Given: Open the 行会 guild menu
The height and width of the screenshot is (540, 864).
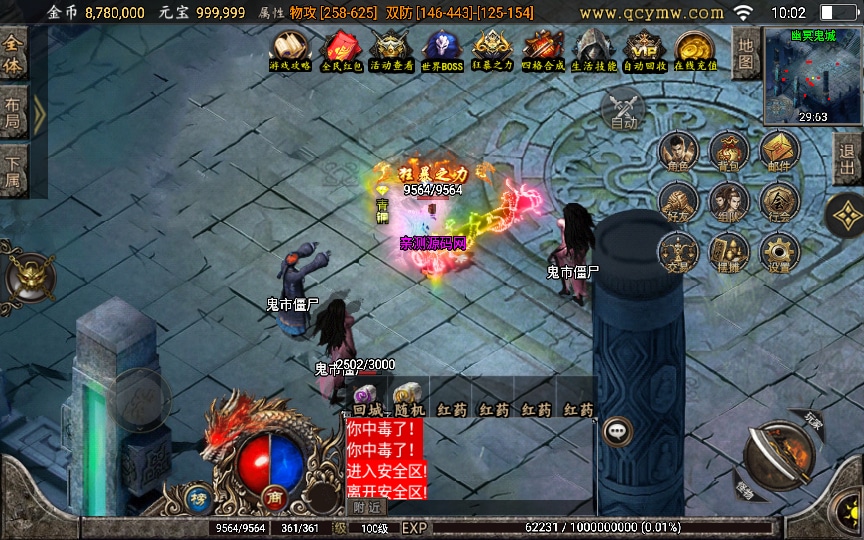Looking at the screenshot, I should [x=779, y=202].
